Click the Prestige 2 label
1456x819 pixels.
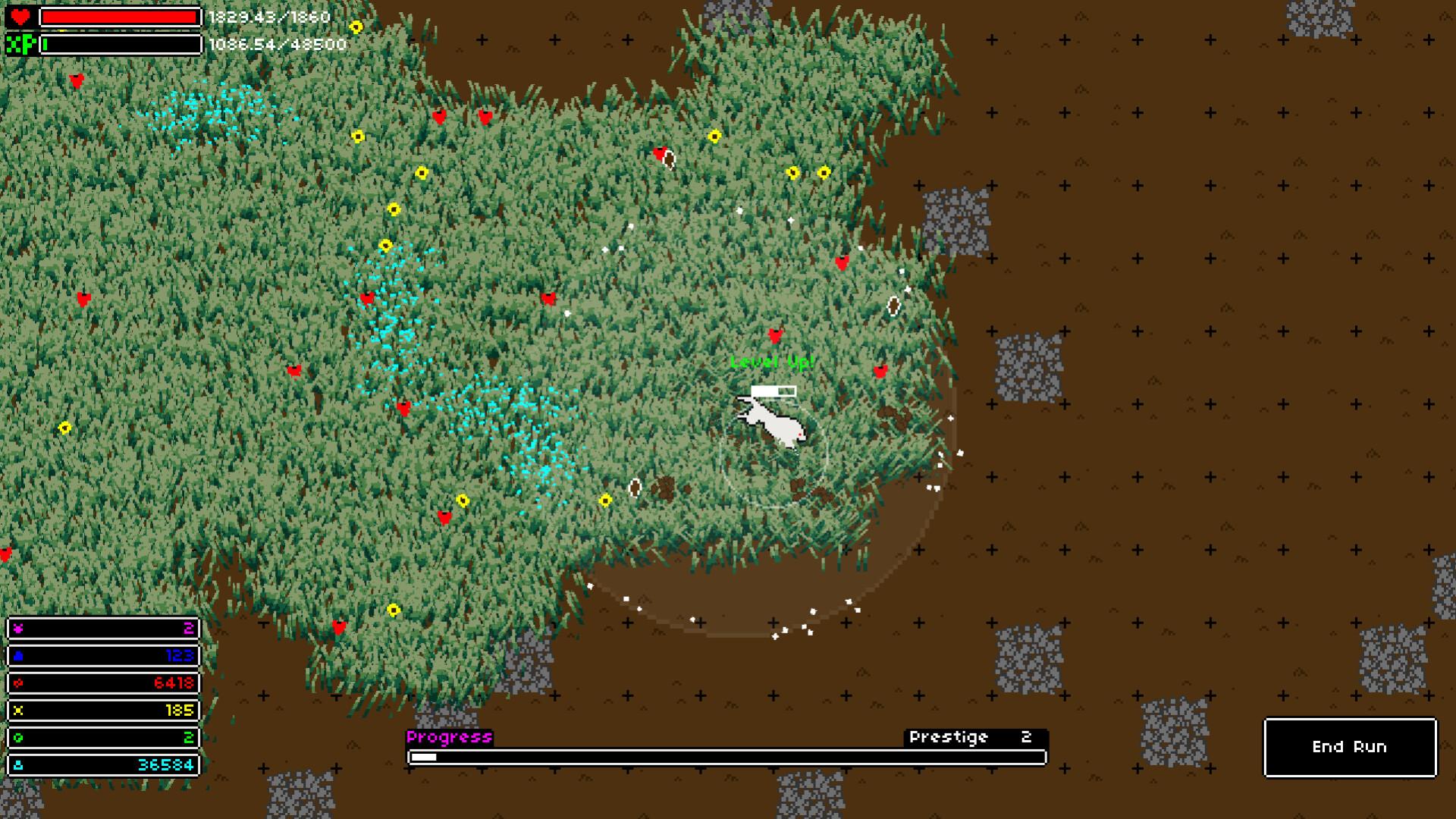968,736
